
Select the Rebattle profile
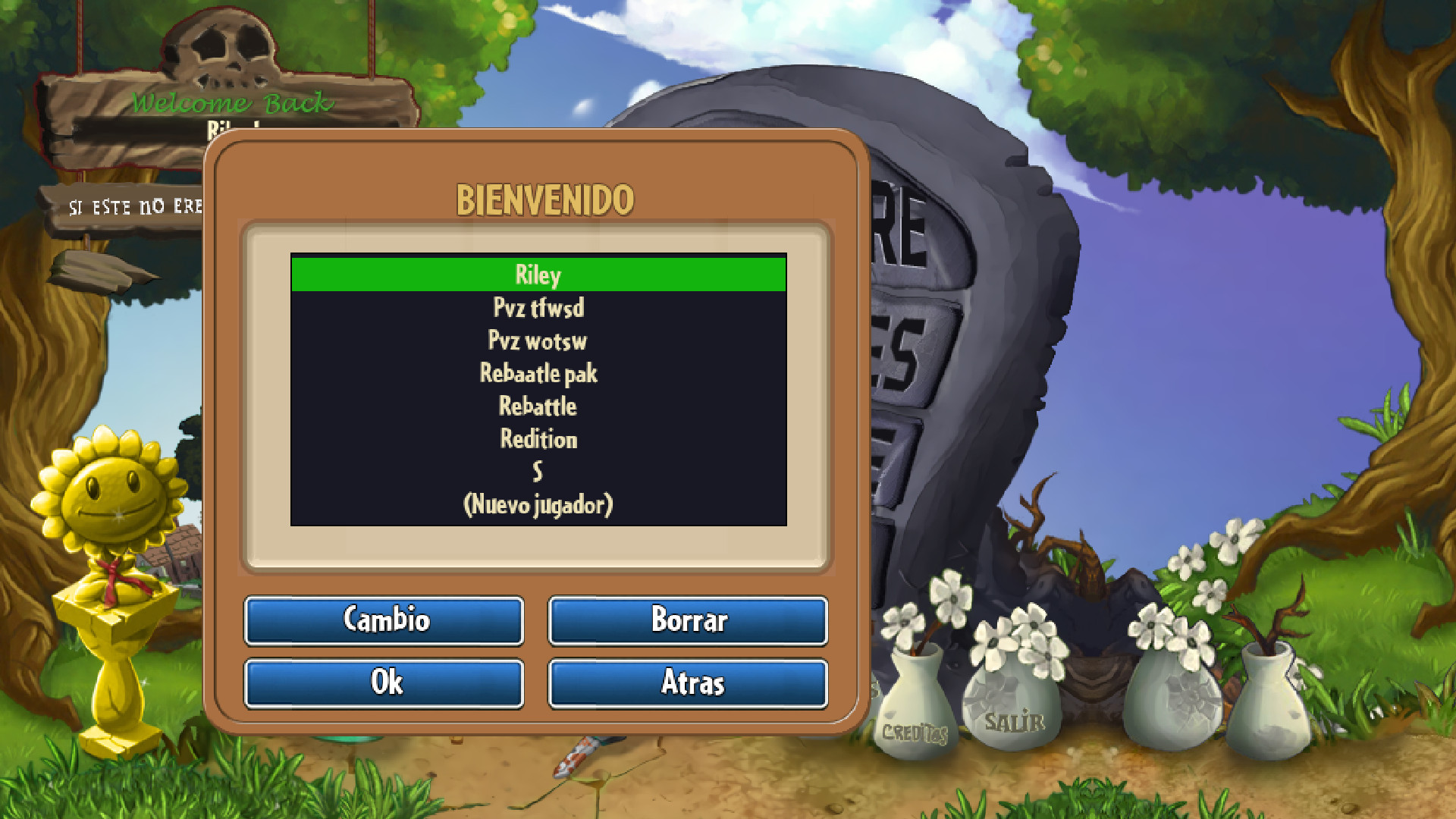[538, 406]
